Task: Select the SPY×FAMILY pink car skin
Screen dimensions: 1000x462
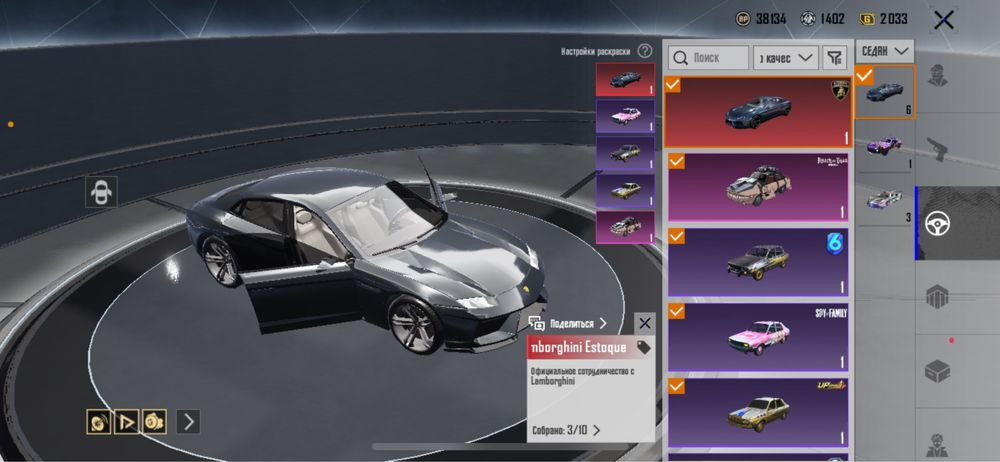Action: [758, 337]
